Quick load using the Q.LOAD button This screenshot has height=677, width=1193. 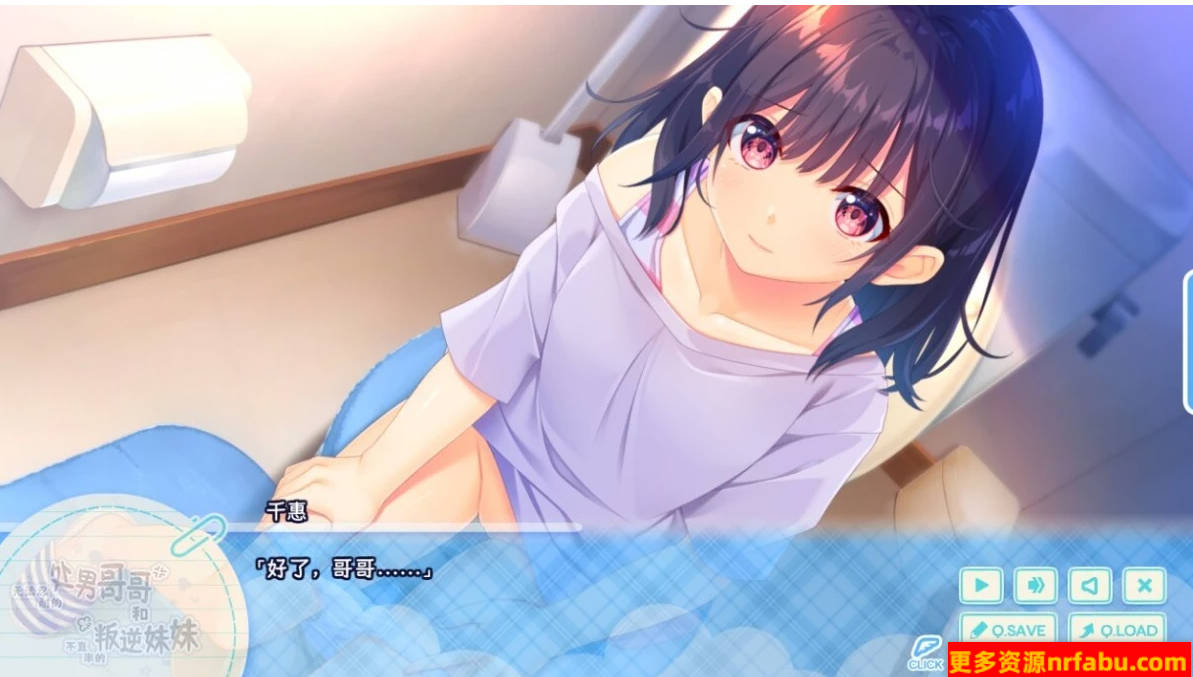1117,629
